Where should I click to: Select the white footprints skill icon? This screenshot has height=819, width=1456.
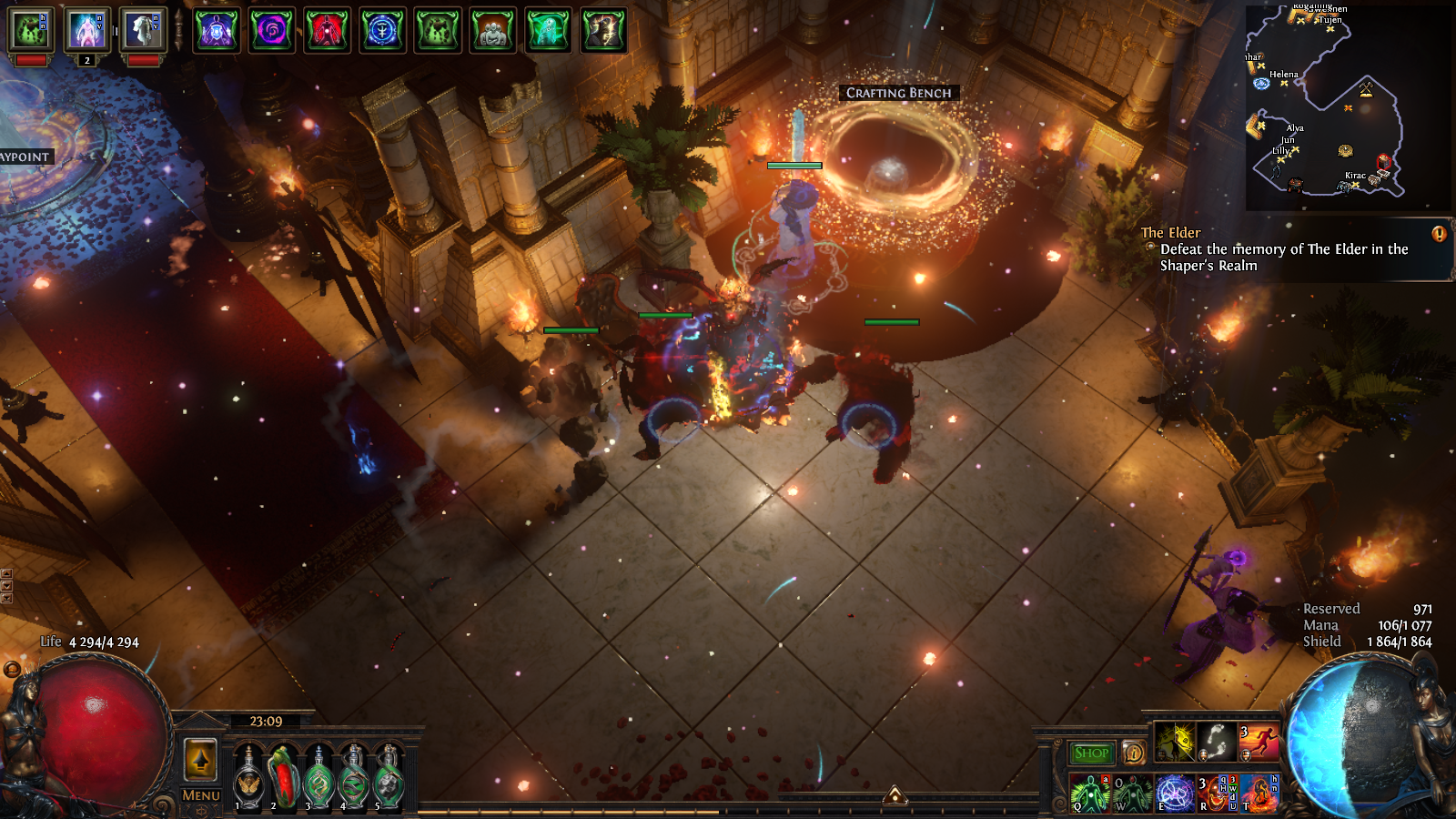click(x=1217, y=742)
